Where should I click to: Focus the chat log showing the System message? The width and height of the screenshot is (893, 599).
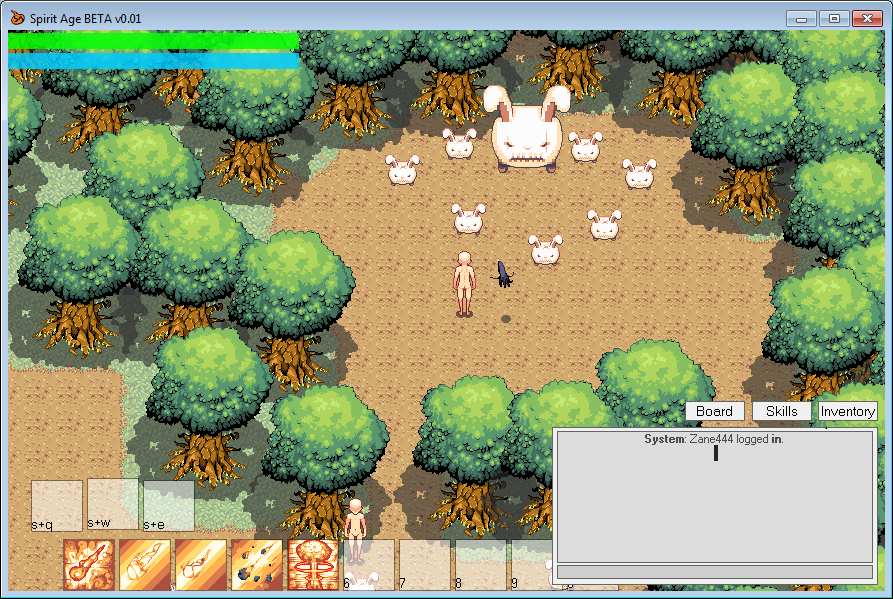click(x=714, y=496)
